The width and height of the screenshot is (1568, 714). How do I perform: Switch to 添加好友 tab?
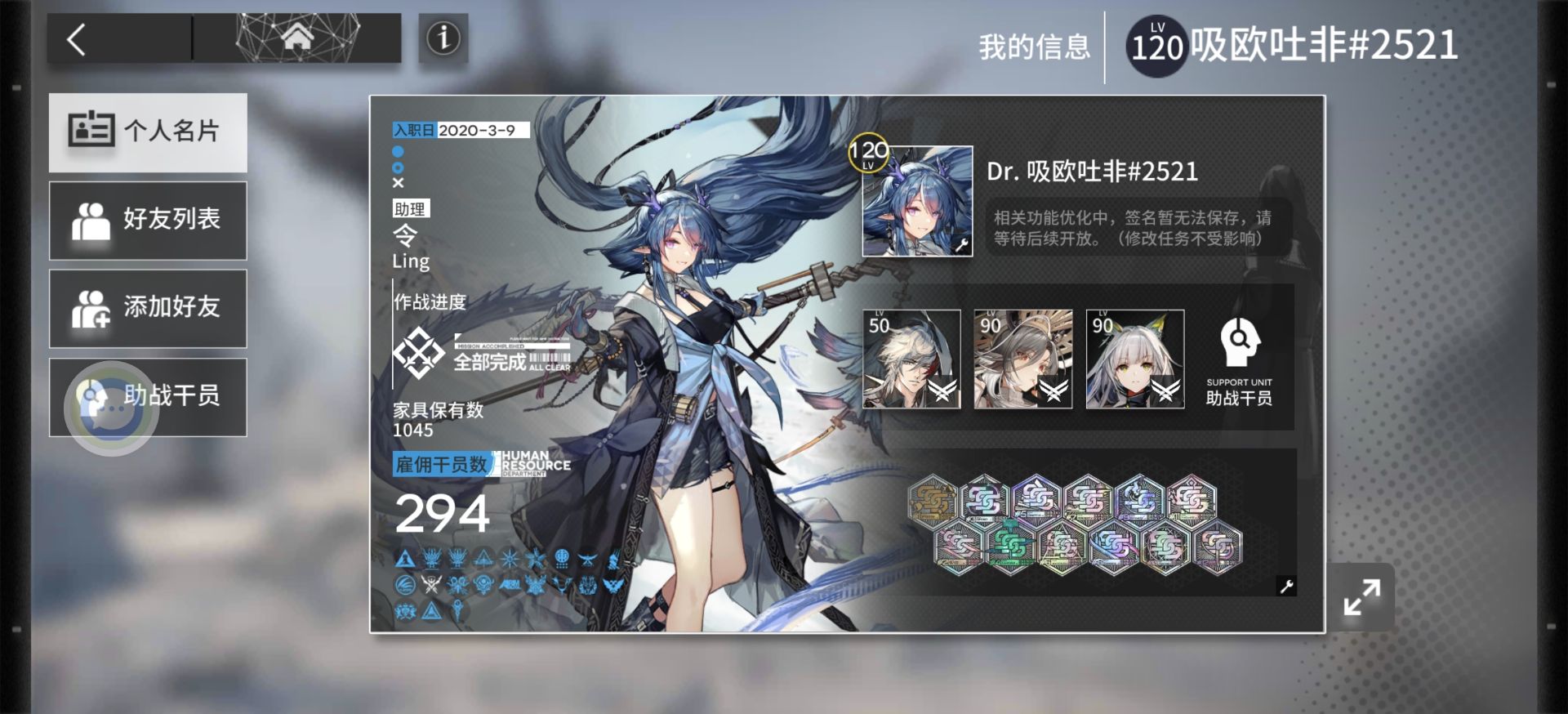[x=148, y=308]
